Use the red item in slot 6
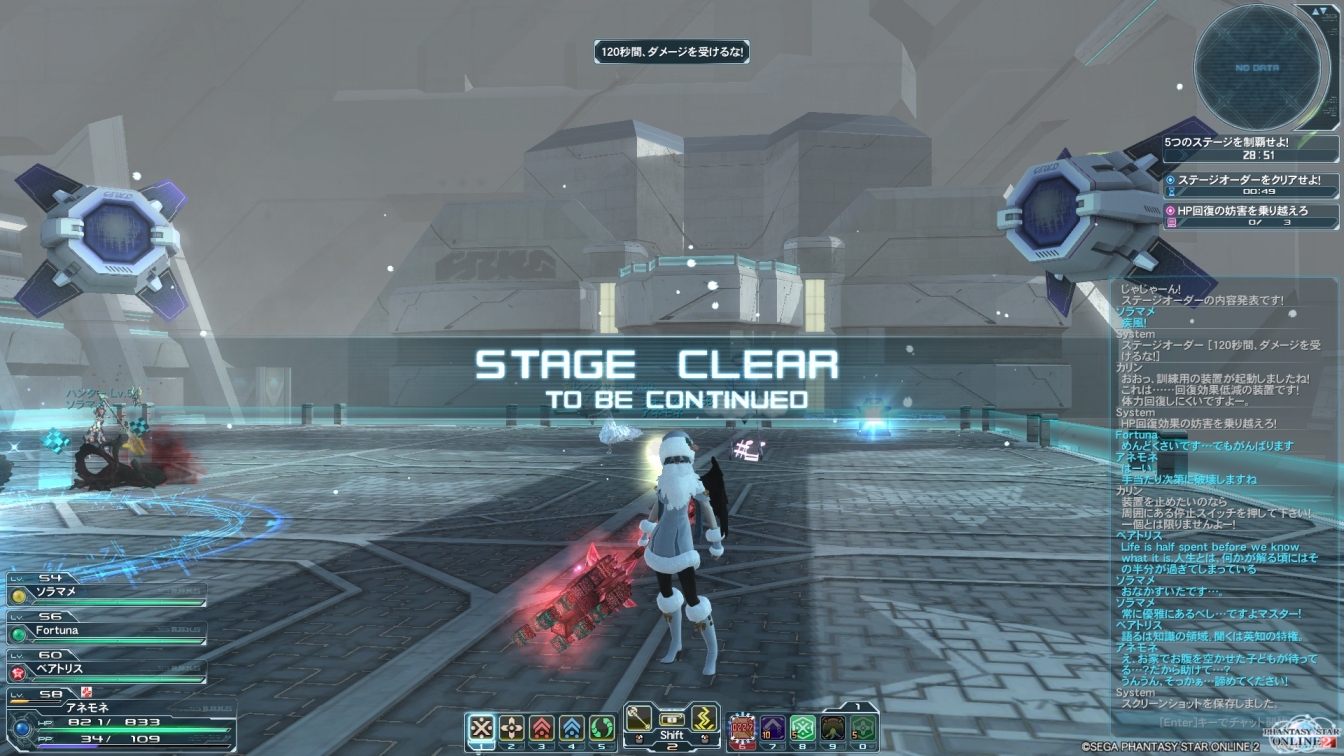 tap(742, 727)
